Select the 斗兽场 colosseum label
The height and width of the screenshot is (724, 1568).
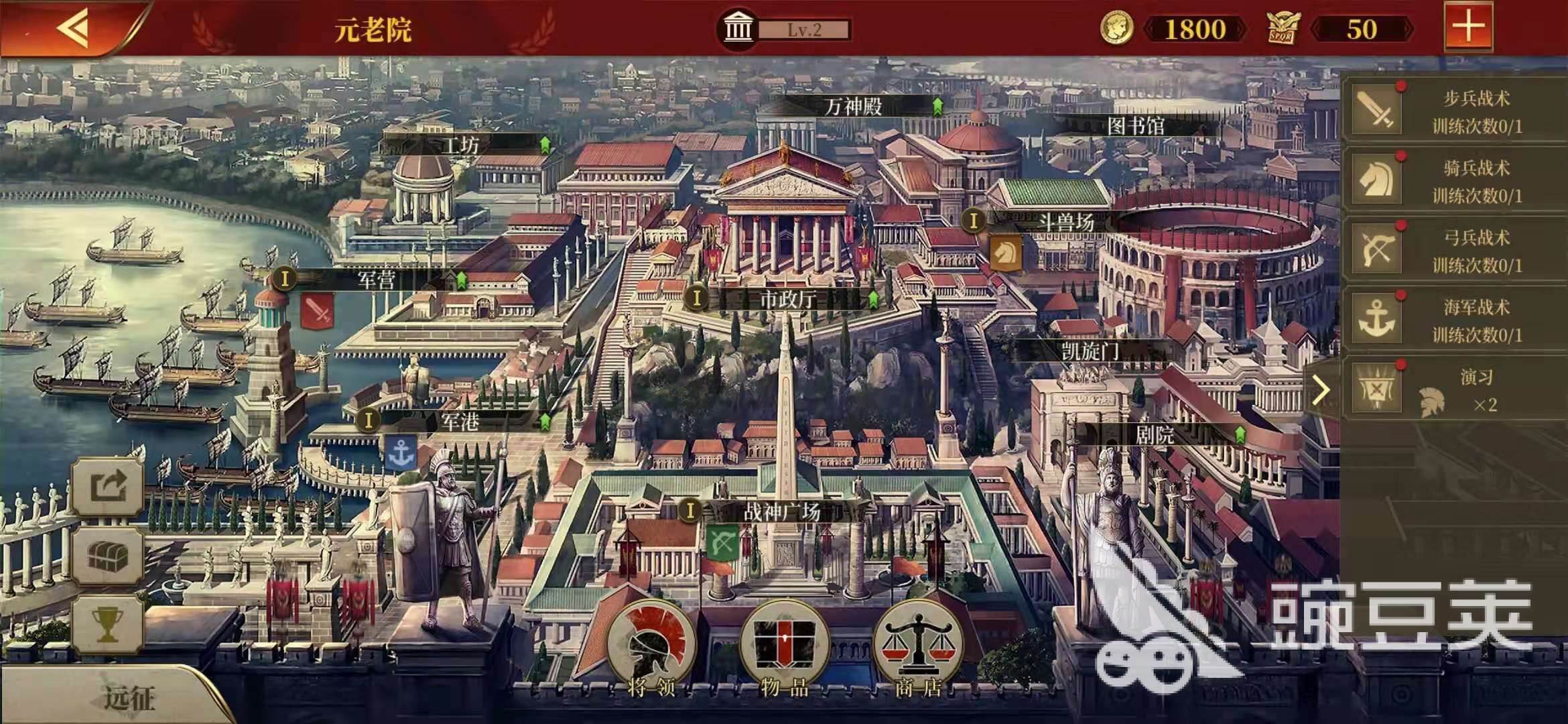pyautogui.click(x=1065, y=221)
